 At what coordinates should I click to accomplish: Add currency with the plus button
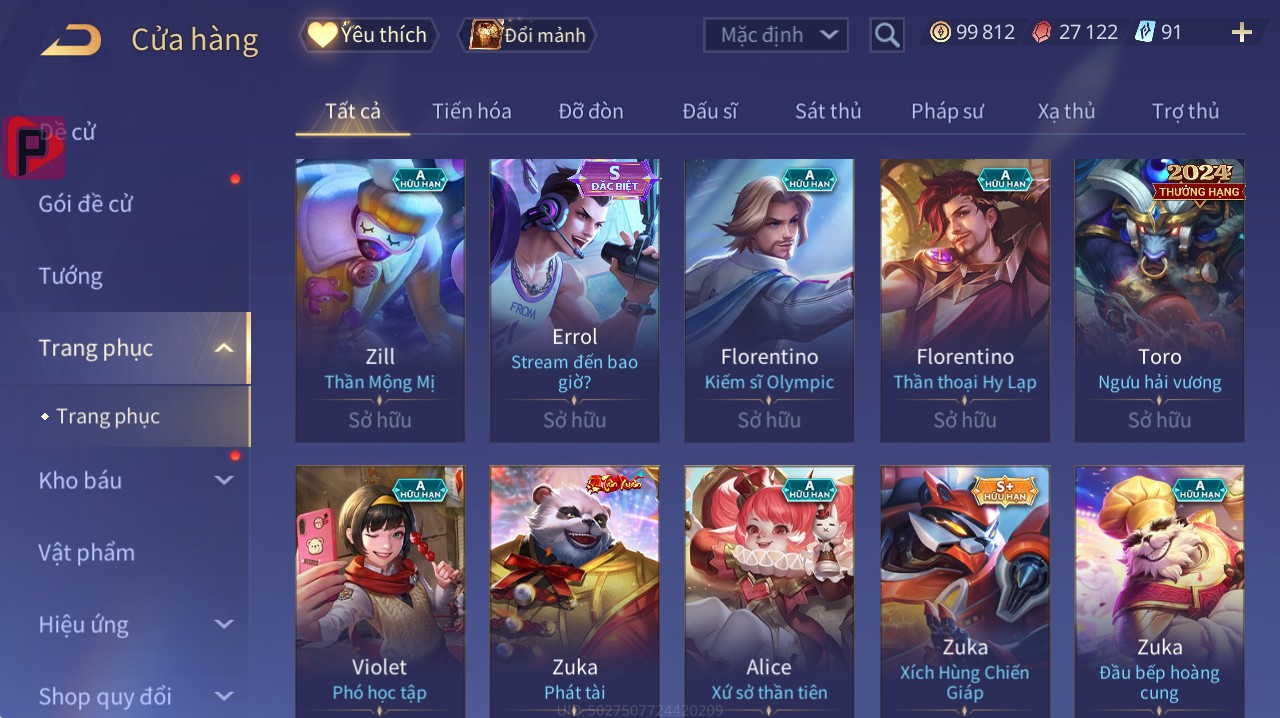(1242, 33)
